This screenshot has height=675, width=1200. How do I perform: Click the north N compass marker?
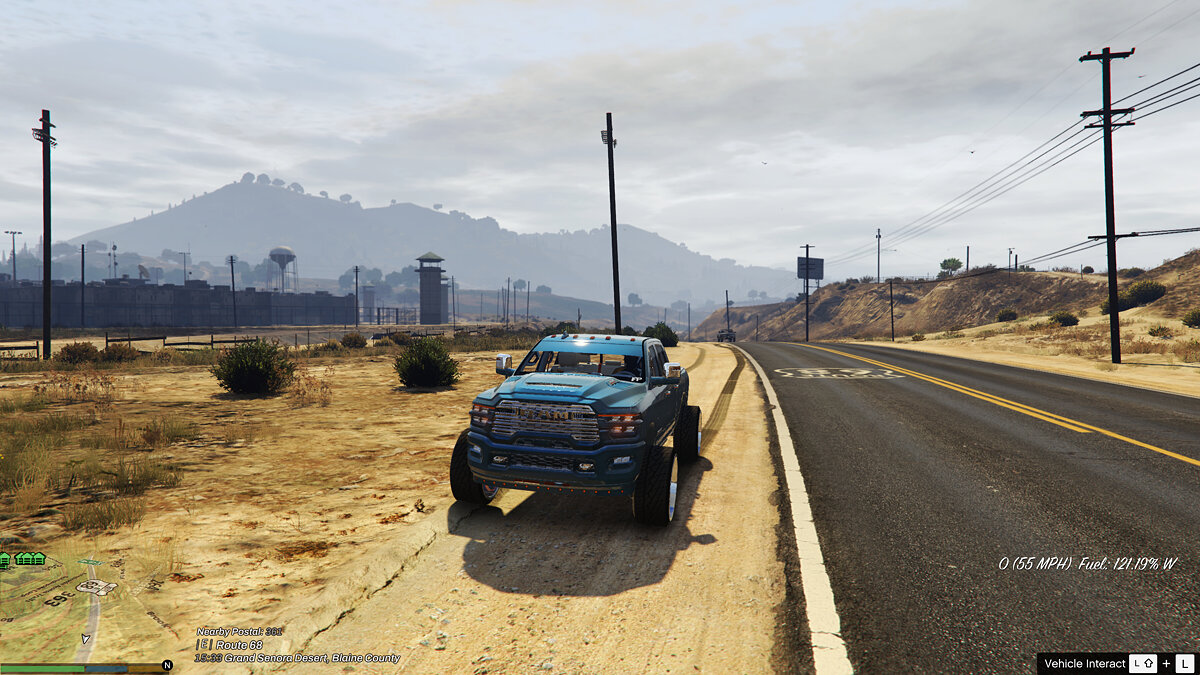coord(167,665)
